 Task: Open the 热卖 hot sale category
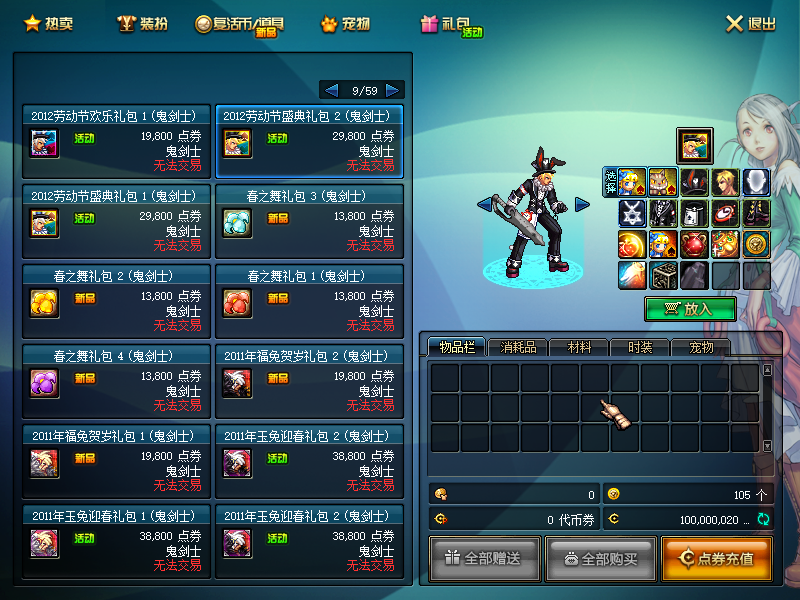click(47, 24)
